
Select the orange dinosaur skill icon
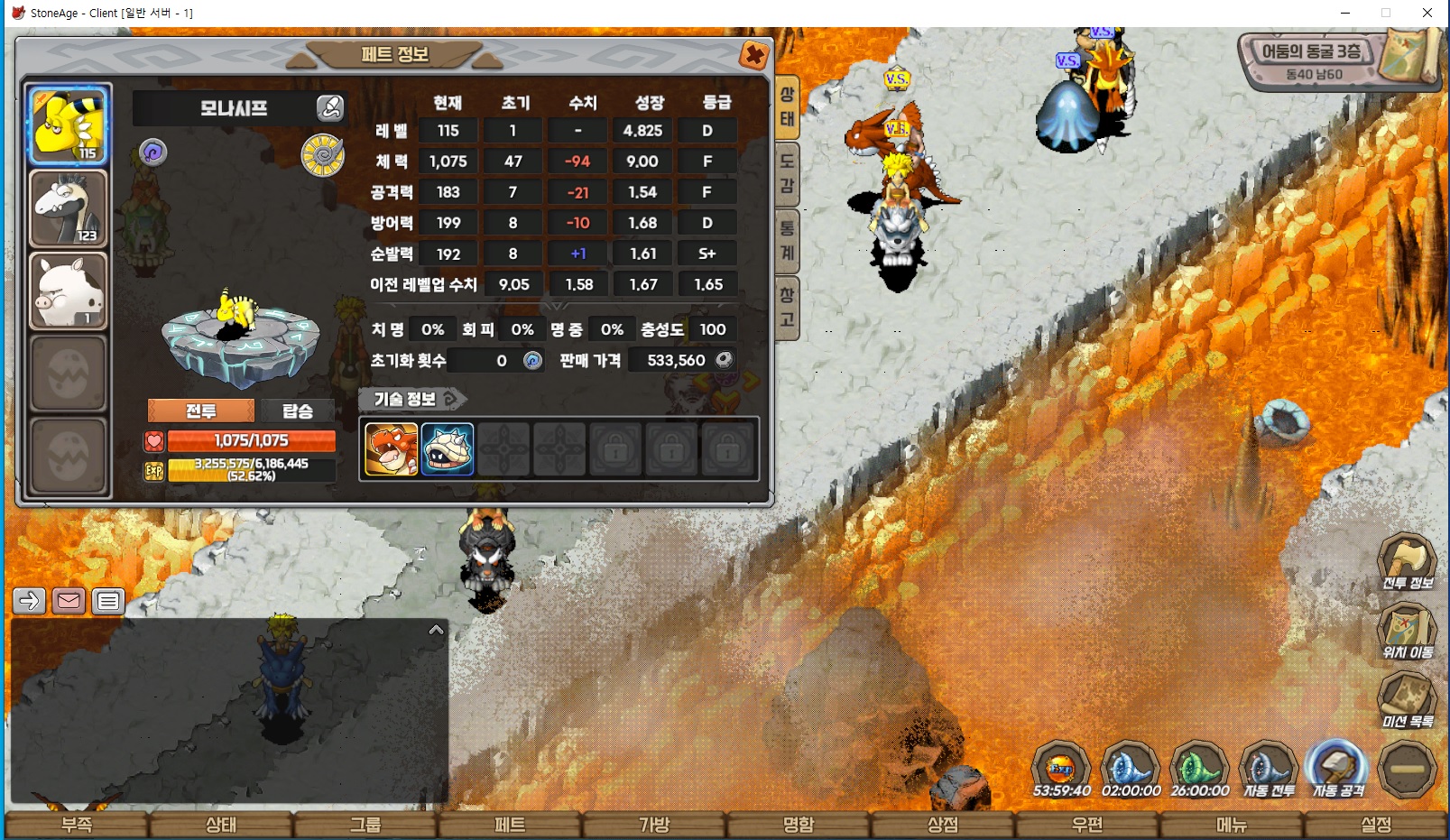point(391,448)
